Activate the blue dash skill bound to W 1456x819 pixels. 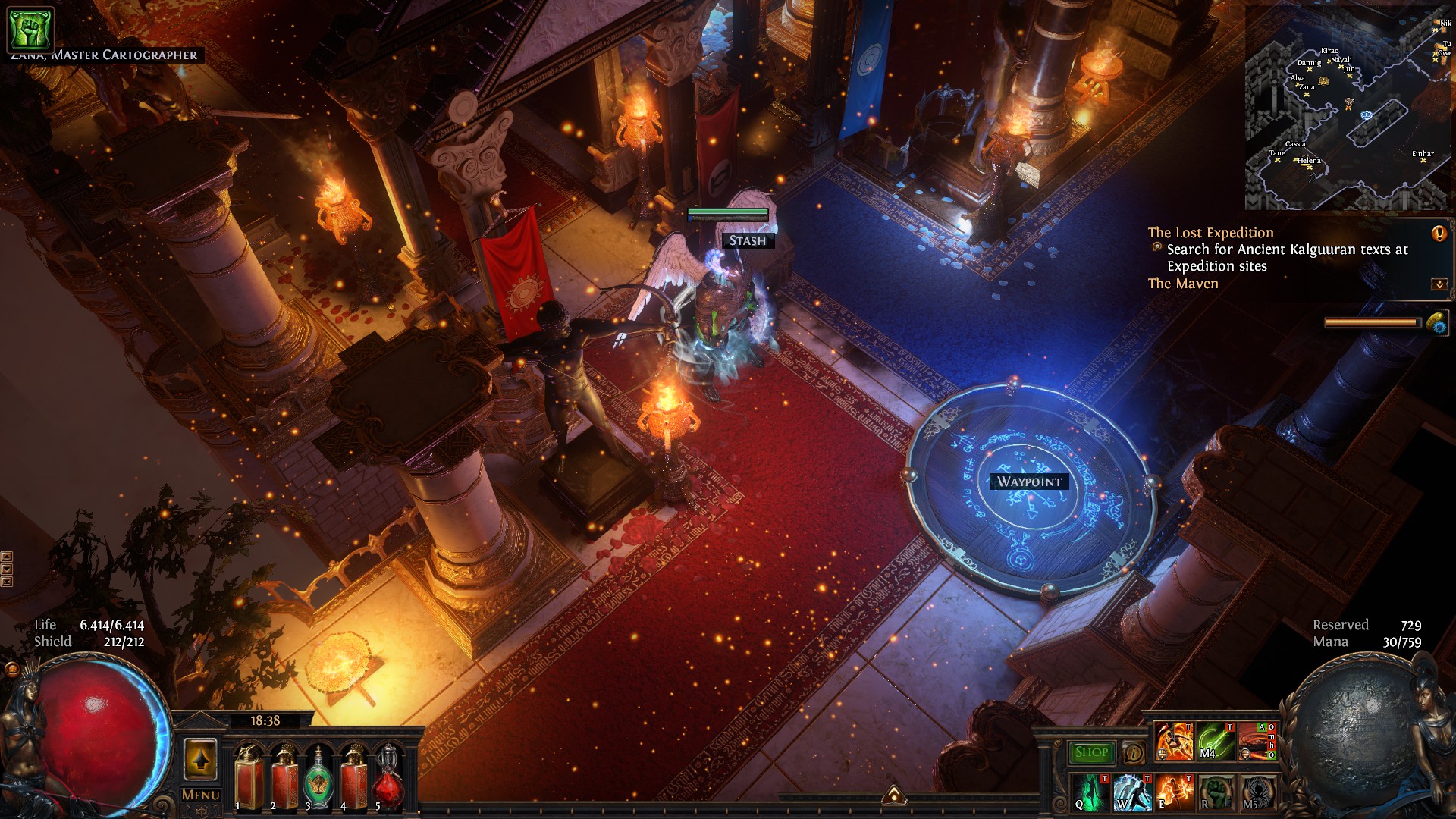tap(1131, 792)
